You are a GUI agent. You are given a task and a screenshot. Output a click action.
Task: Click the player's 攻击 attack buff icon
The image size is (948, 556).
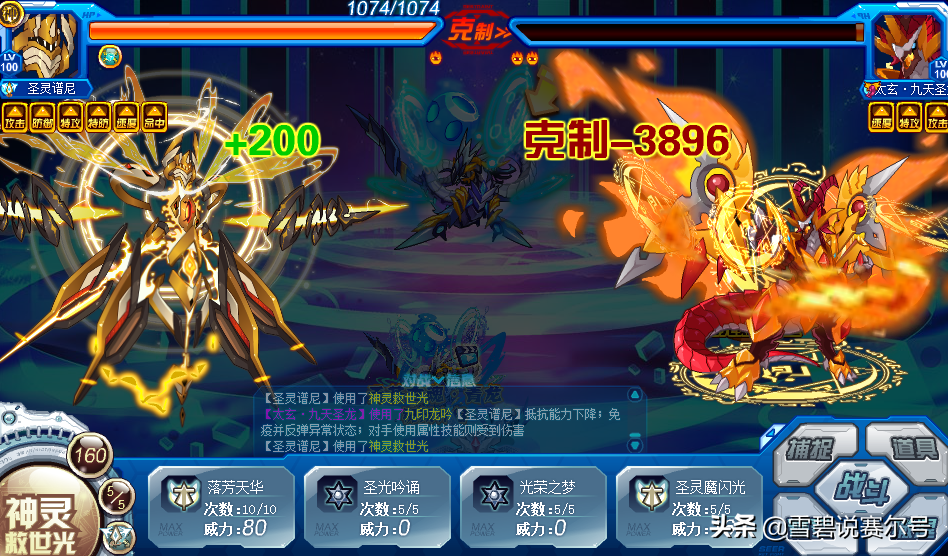15,116
